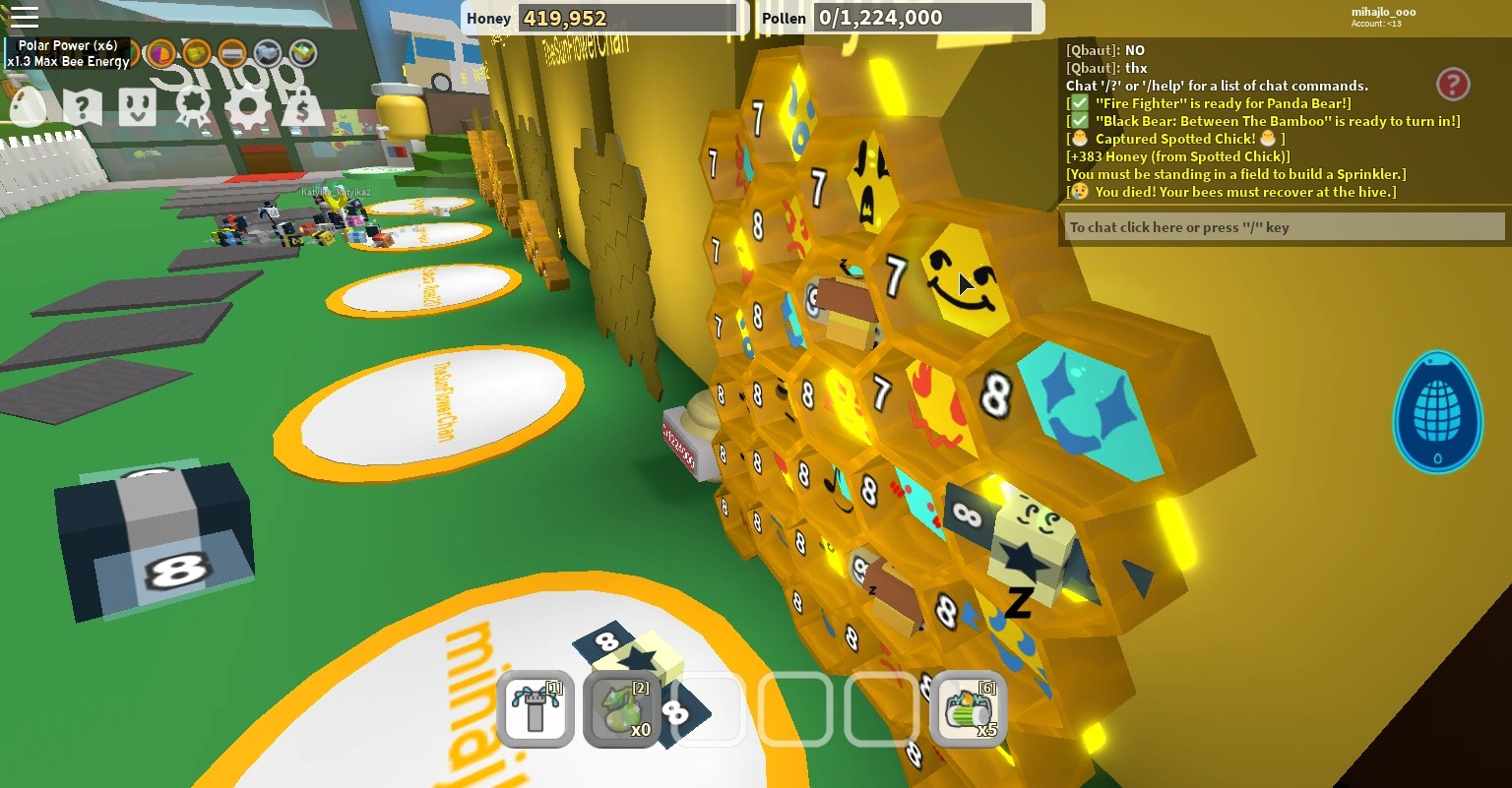Open the hamburger menu in top-left corner
The image size is (1512, 788).
25,17
